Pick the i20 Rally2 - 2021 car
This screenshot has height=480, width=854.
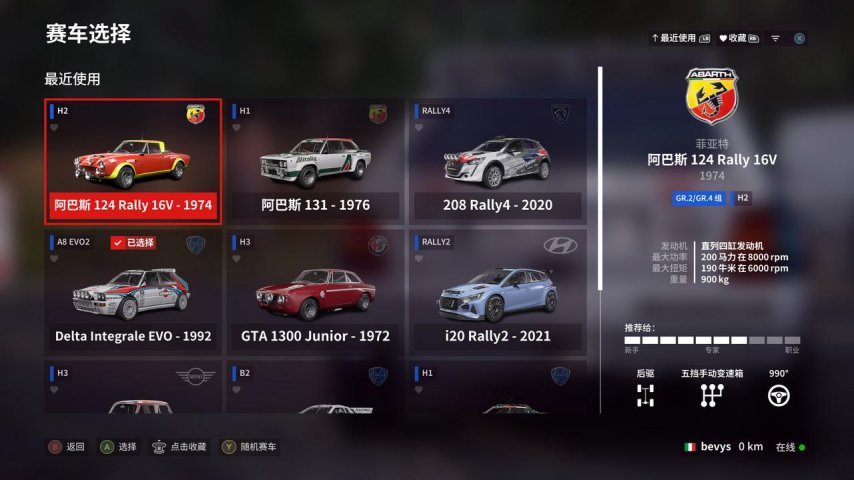pyautogui.click(x=497, y=292)
